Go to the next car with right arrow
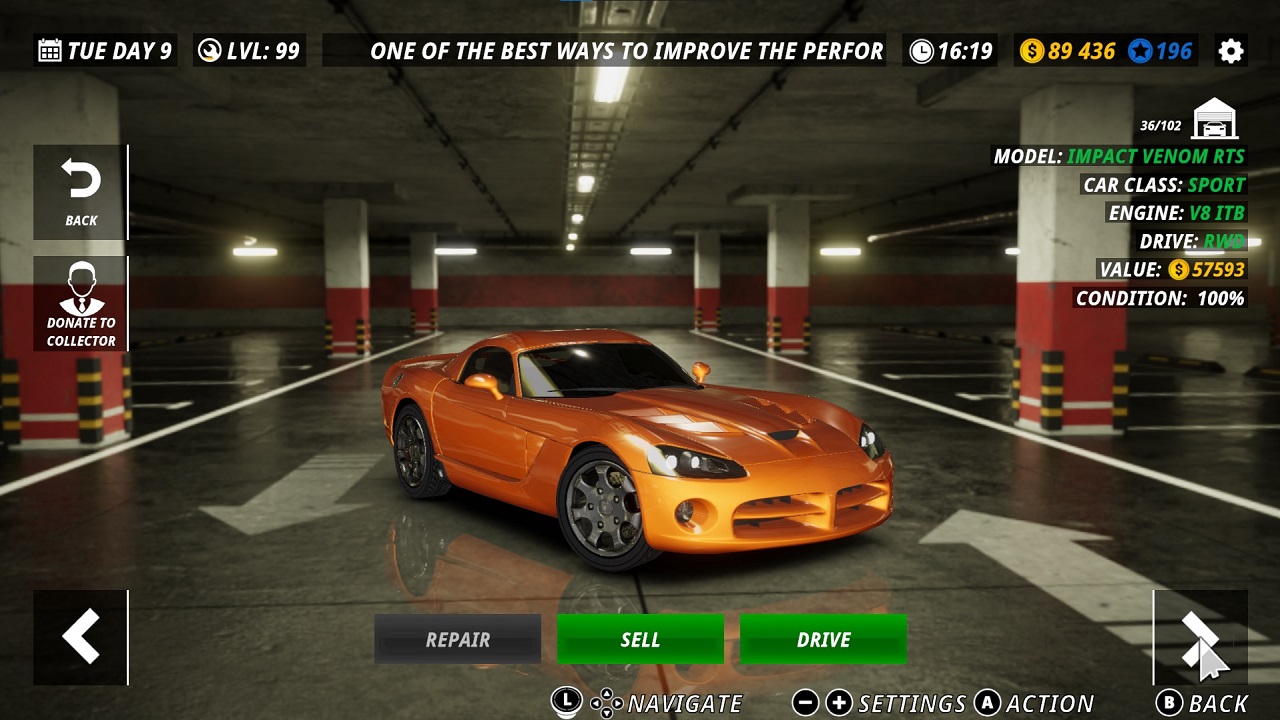Screen dimensions: 1280x720 point(1200,637)
